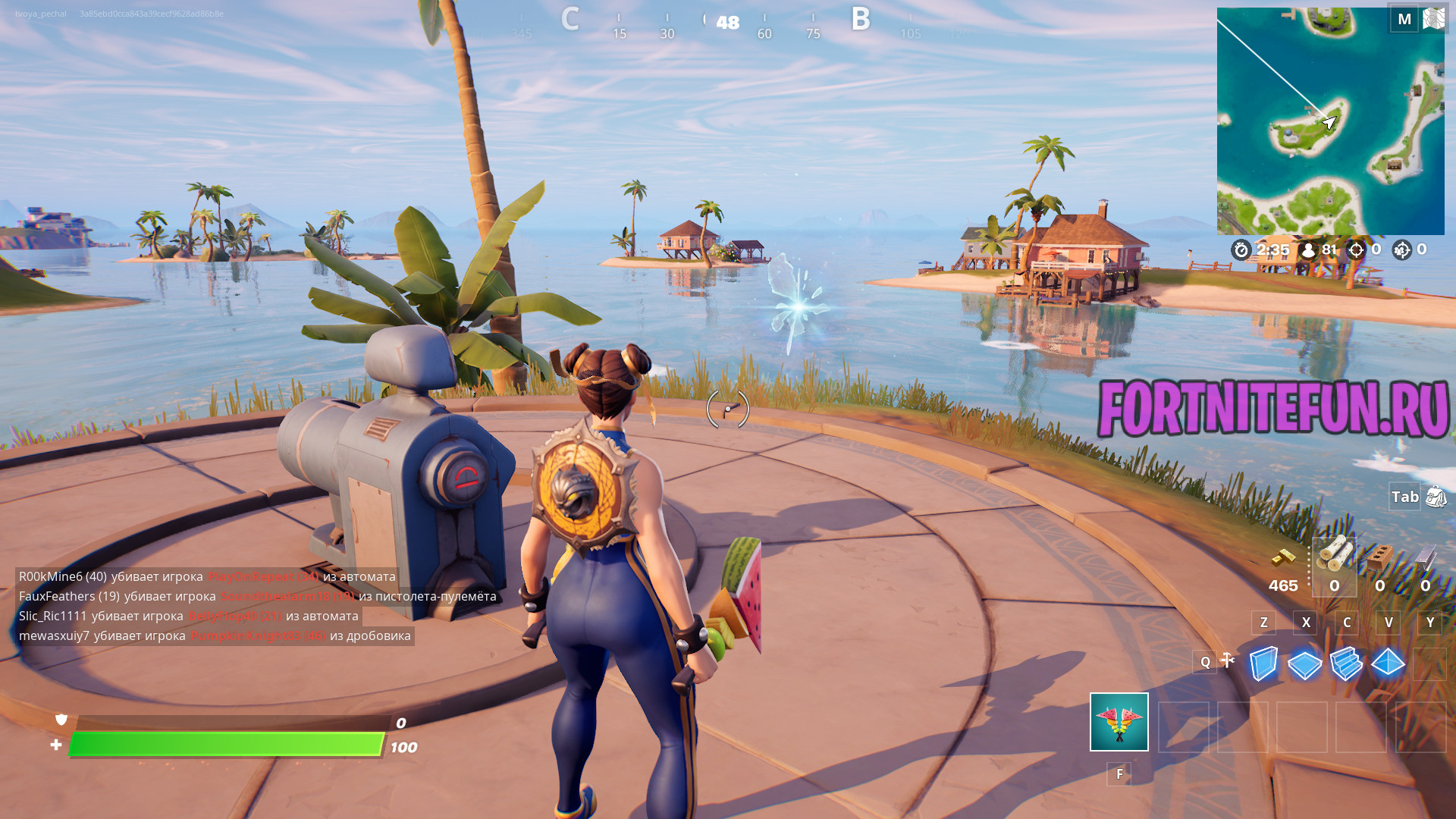Select the metal material icon
Image resolution: width=1456 pixels, height=819 pixels.
click(x=1425, y=557)
